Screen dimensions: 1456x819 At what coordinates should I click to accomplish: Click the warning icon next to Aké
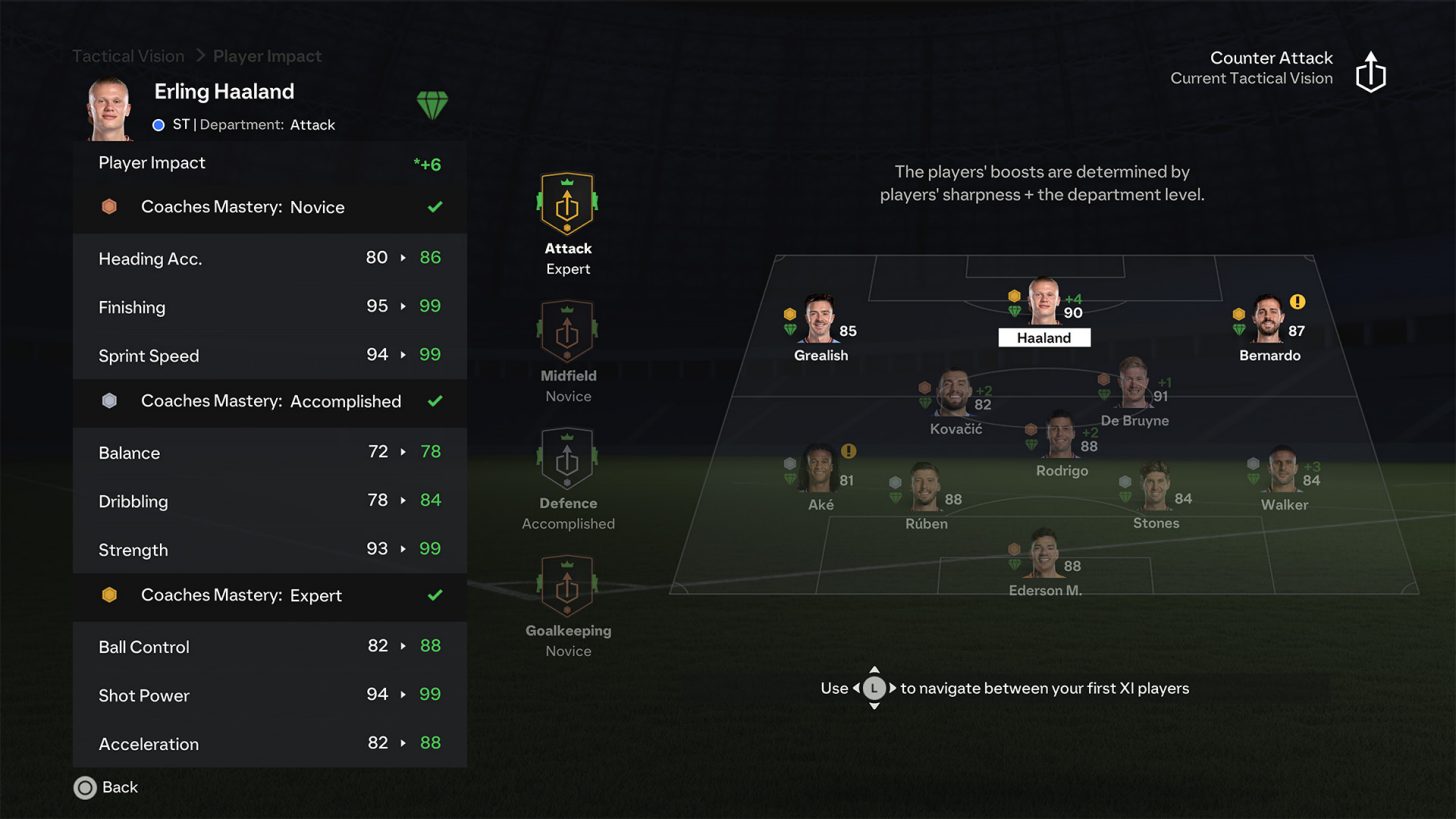(x=849, y=453)
